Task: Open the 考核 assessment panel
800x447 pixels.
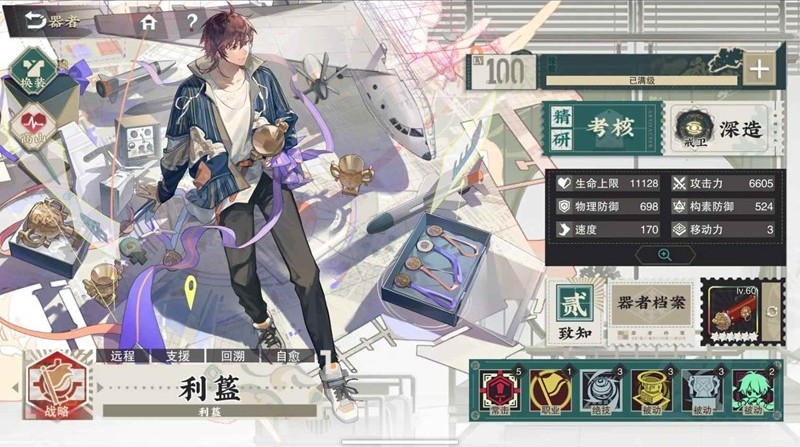Action: 604,128
